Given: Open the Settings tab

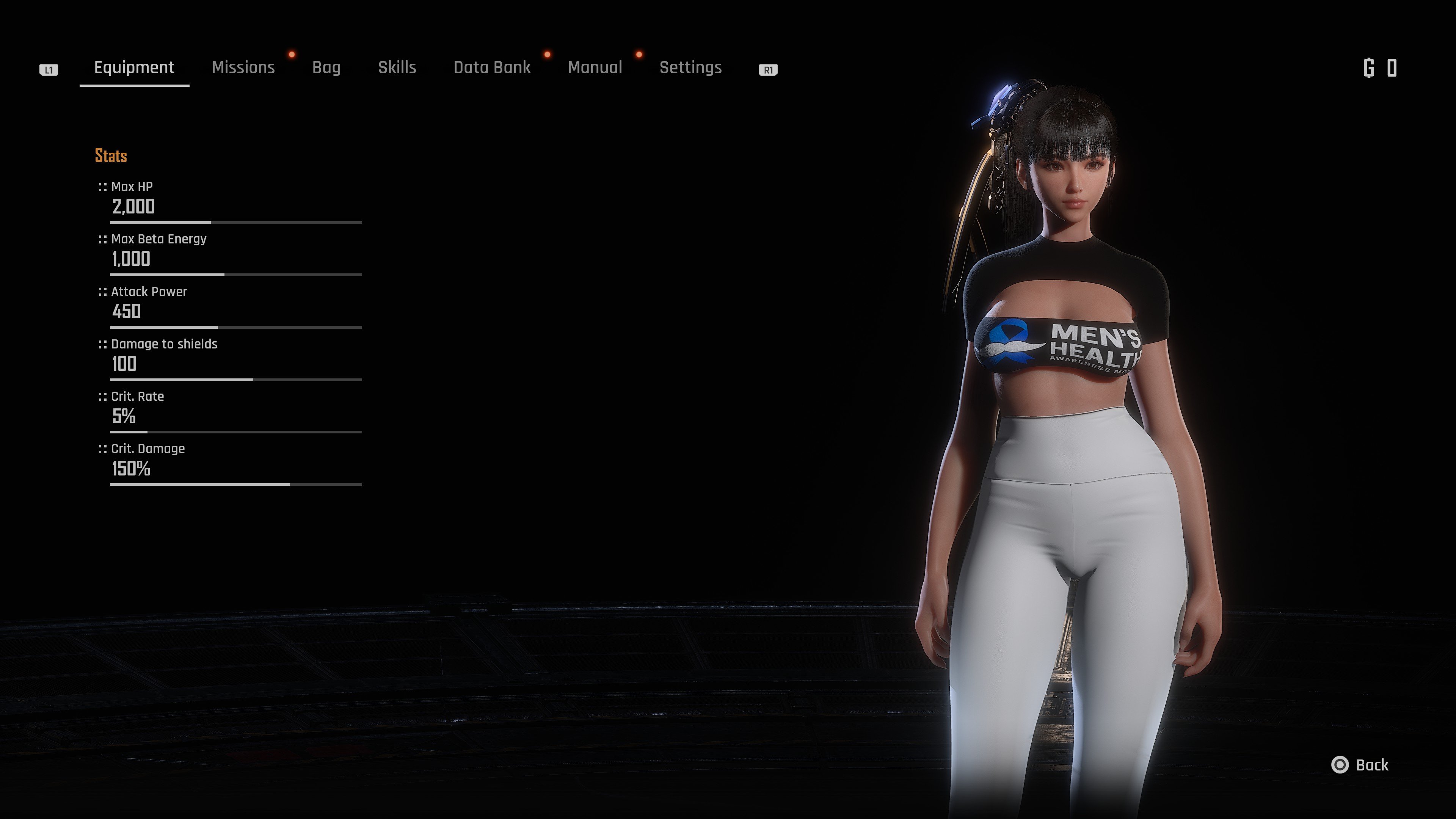Looking at the screenshot, I should pos(690,68).
